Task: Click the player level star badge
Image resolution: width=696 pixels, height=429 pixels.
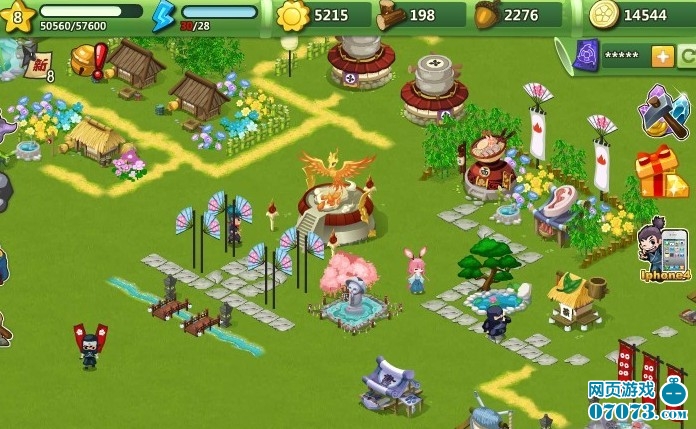Action: 18,15
